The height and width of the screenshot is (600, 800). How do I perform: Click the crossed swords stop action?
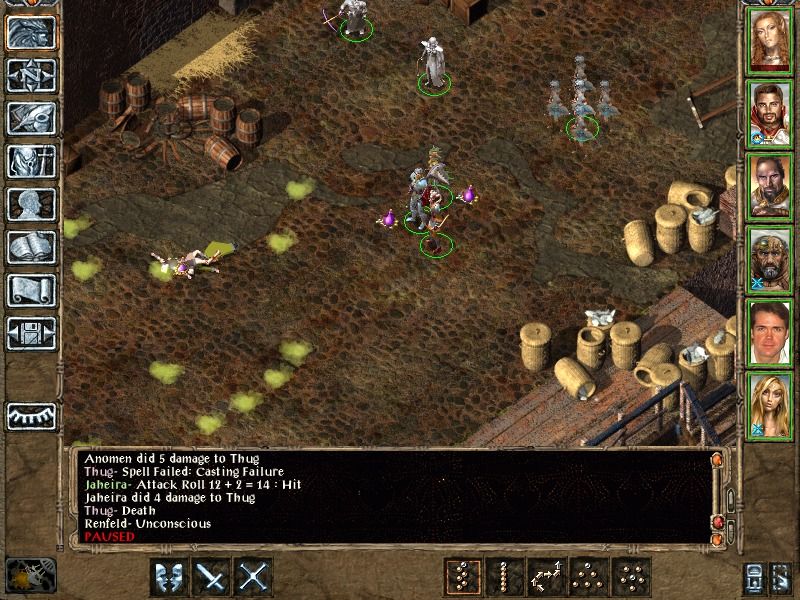coord(255,577)
